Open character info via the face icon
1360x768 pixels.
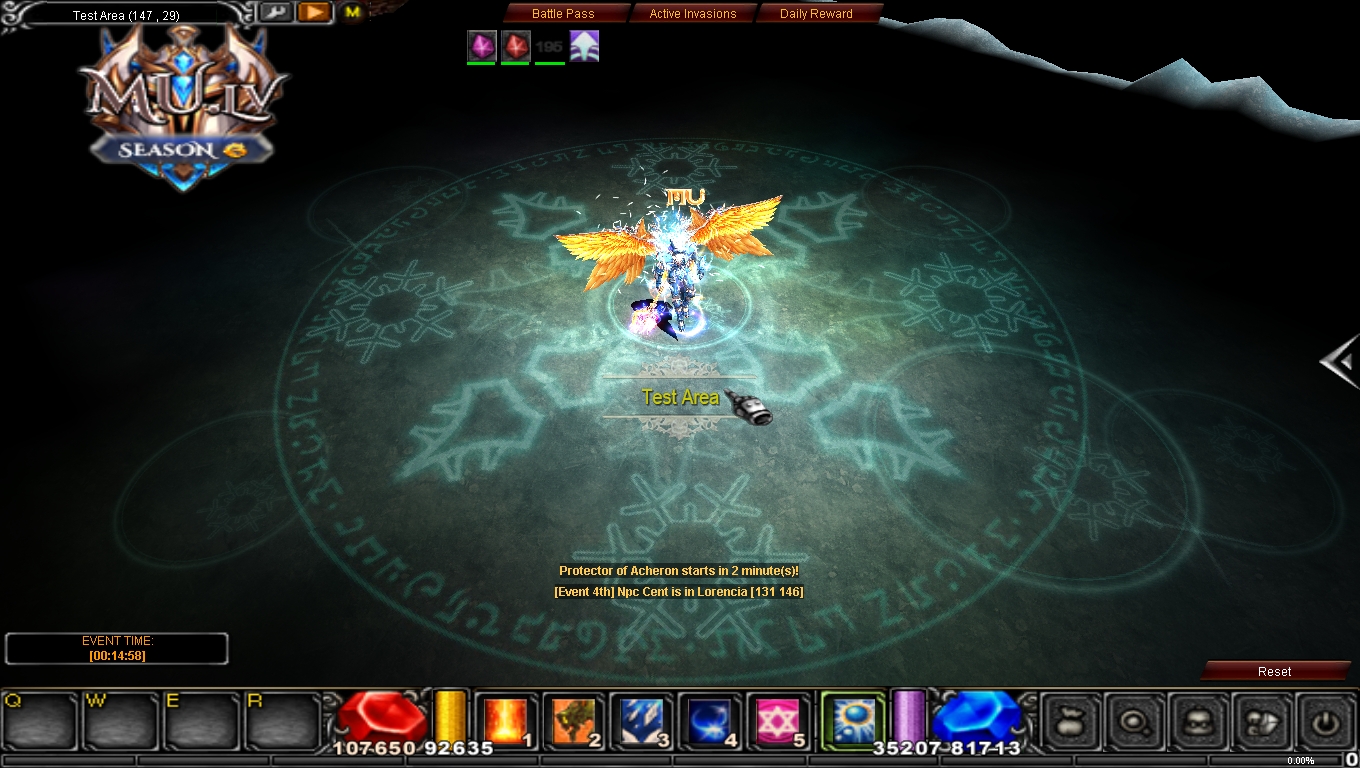(x=1199, y=721)
